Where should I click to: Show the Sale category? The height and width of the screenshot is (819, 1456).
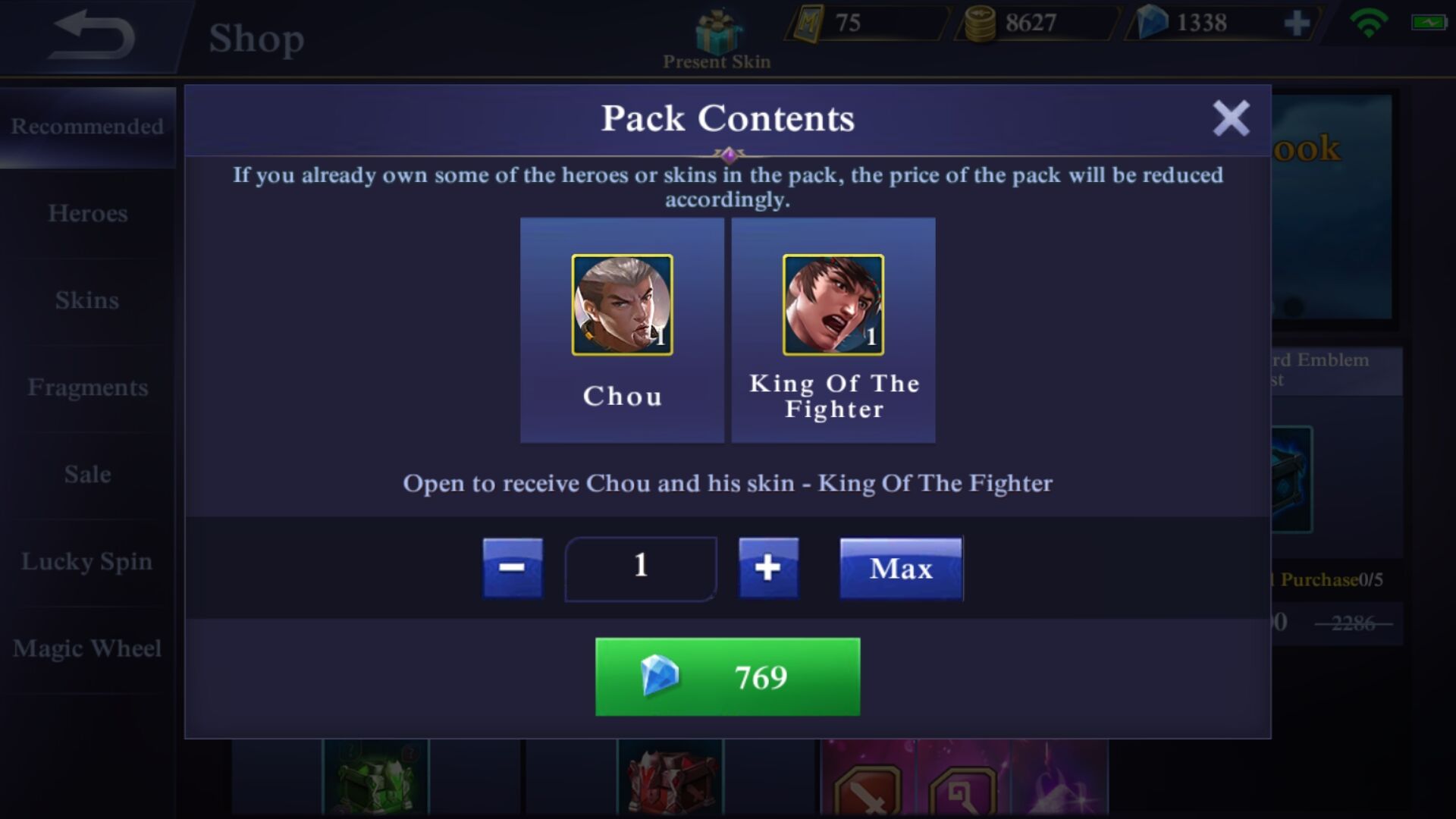coord(87,475)
